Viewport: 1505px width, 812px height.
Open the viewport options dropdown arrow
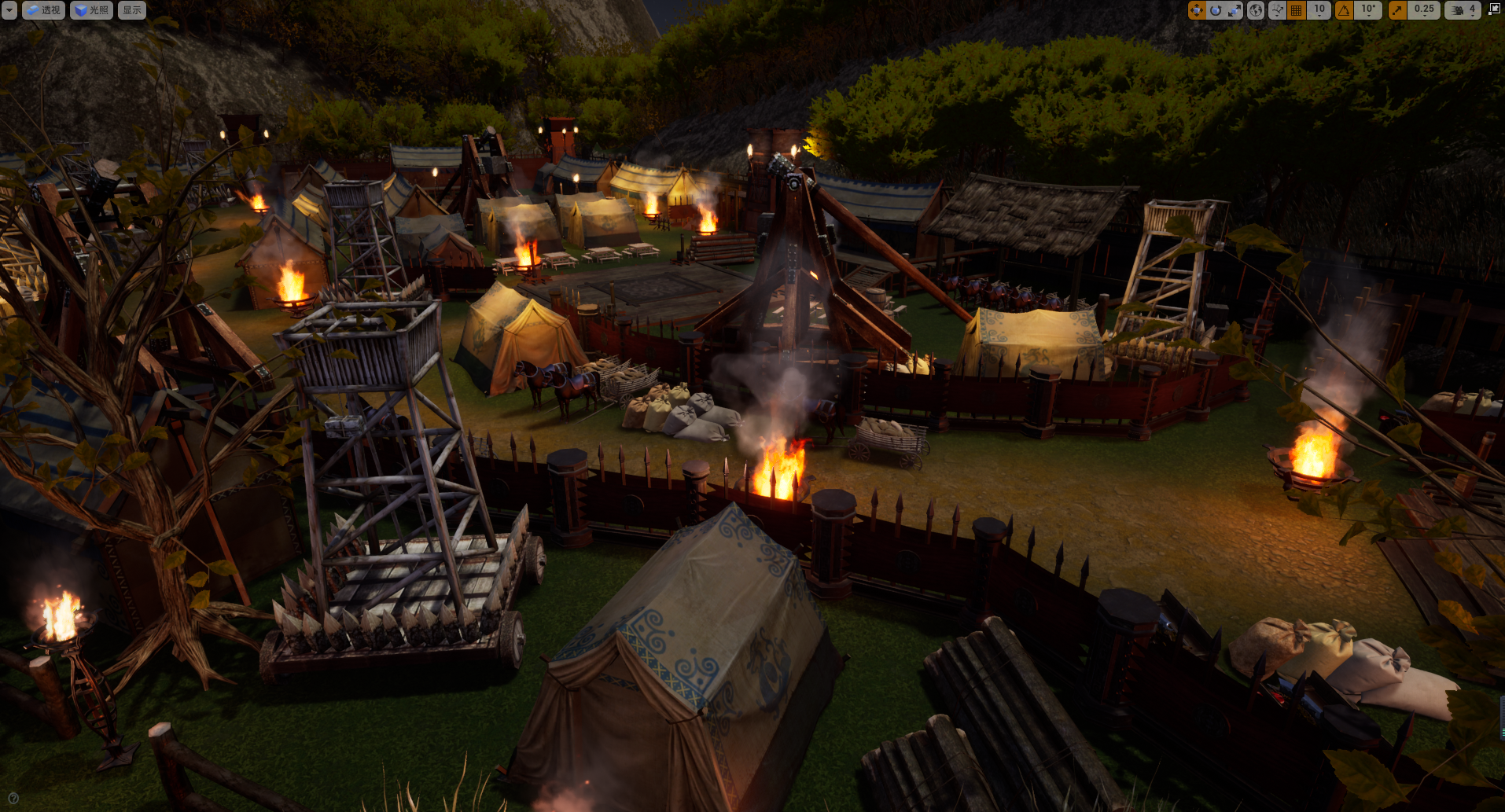point(9,10)
